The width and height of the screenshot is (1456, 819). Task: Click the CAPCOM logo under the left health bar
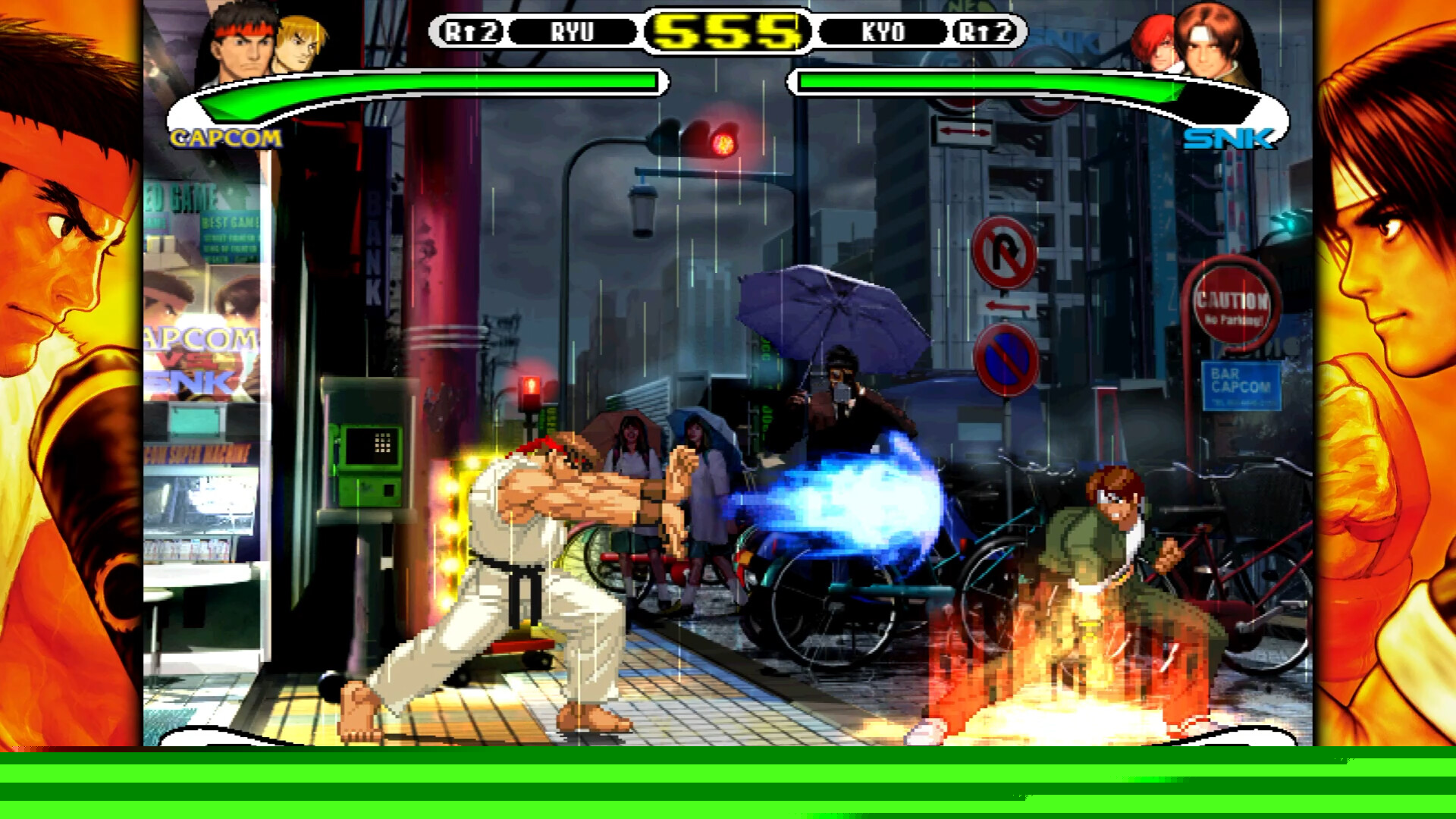tap(227, 139)
